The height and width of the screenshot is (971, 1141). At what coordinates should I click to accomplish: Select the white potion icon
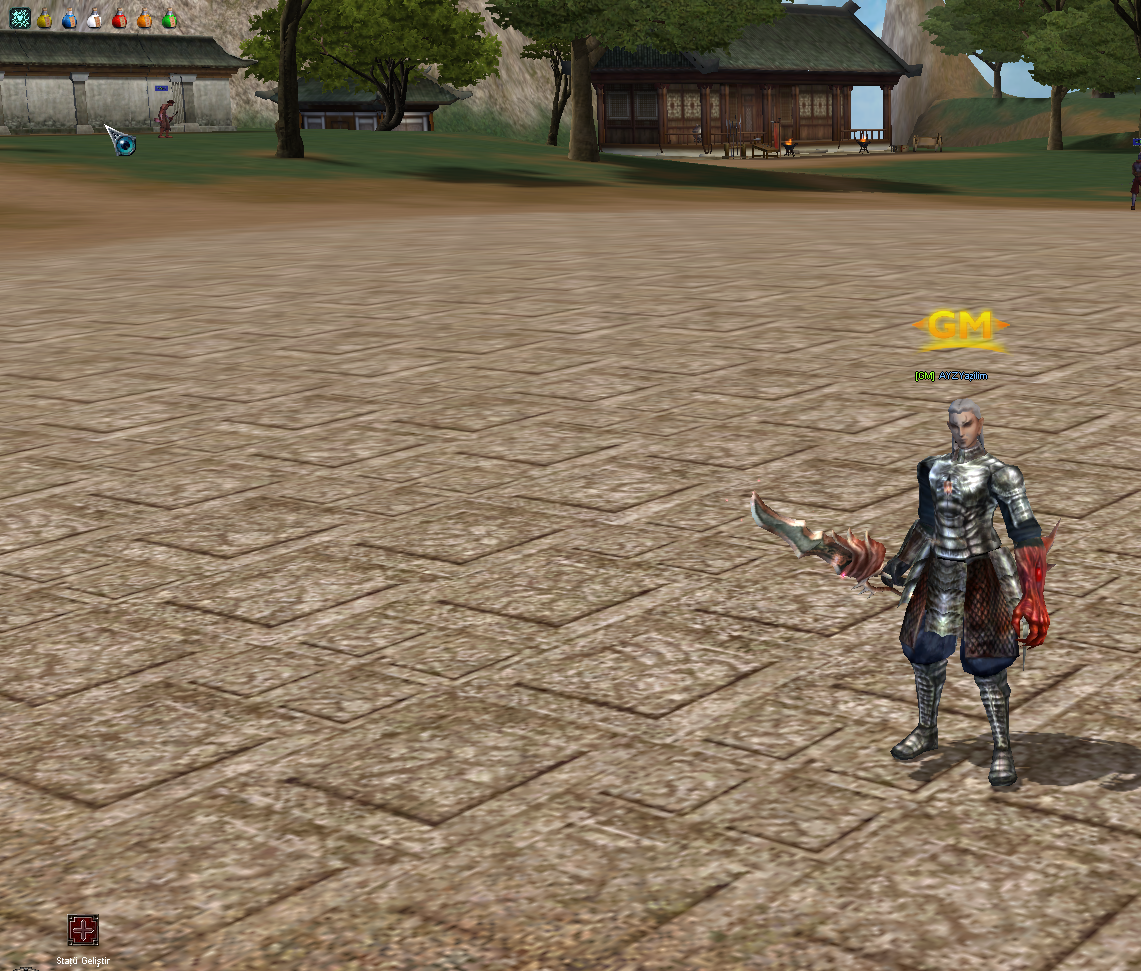click(95, 19)
